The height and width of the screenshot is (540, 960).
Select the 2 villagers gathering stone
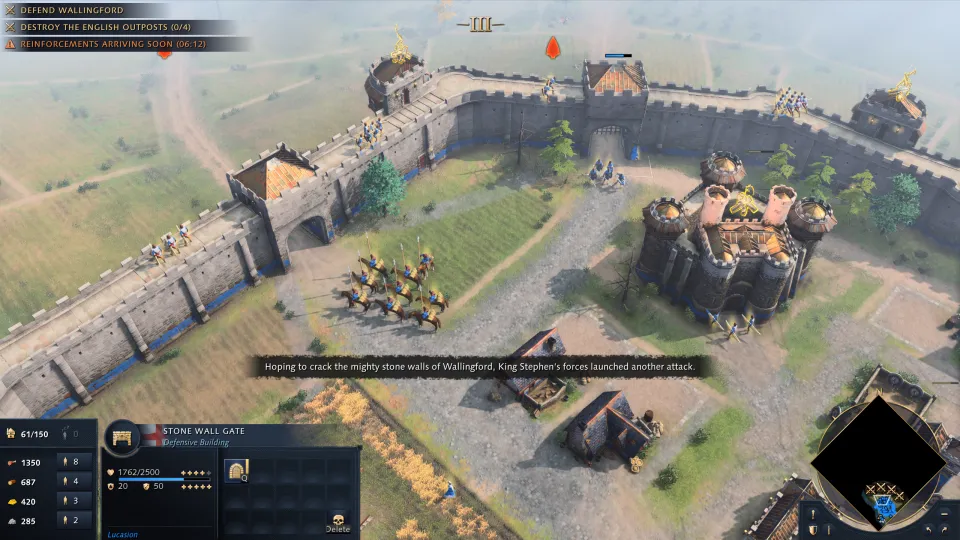(74, 519)
